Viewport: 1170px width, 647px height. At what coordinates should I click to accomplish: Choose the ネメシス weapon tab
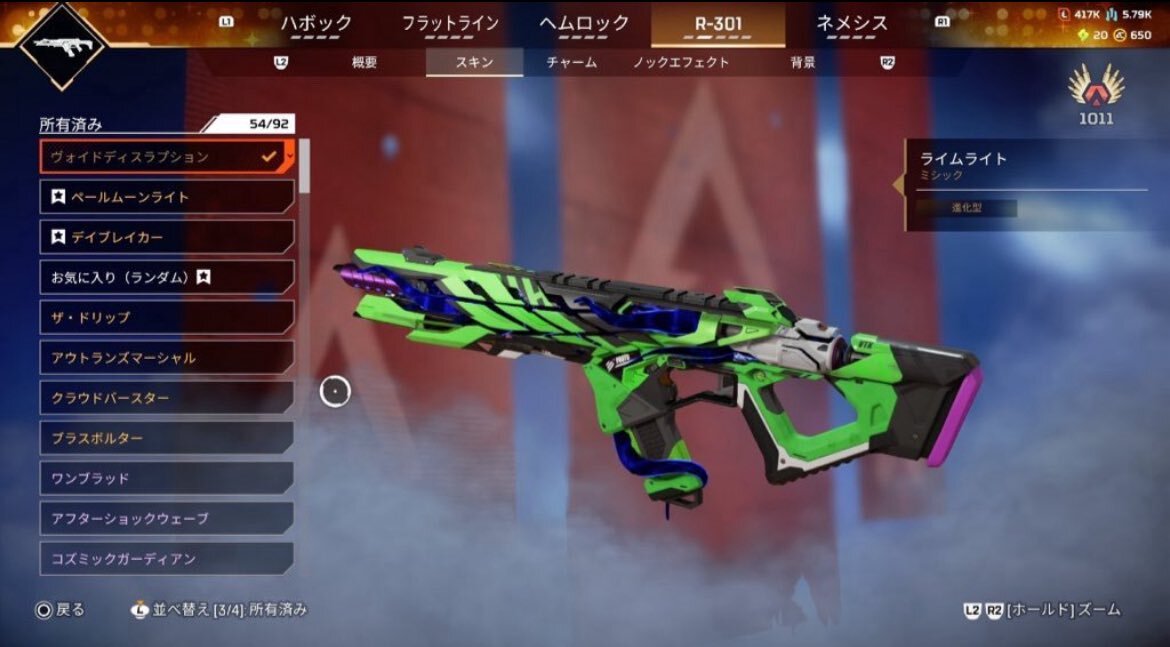(x=851, y=24)
